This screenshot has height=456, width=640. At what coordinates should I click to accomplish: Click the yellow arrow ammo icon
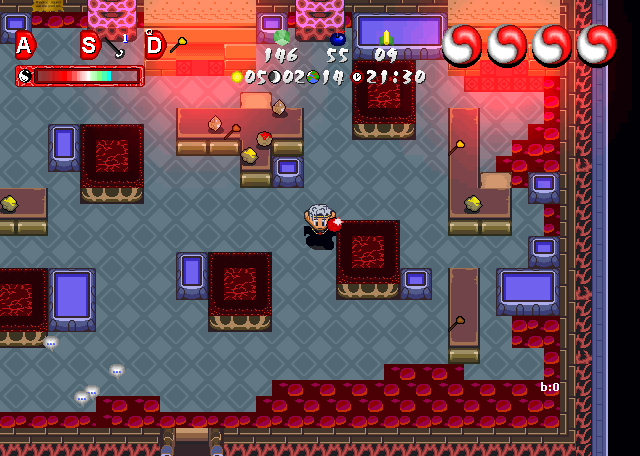[x=386, y=38]
